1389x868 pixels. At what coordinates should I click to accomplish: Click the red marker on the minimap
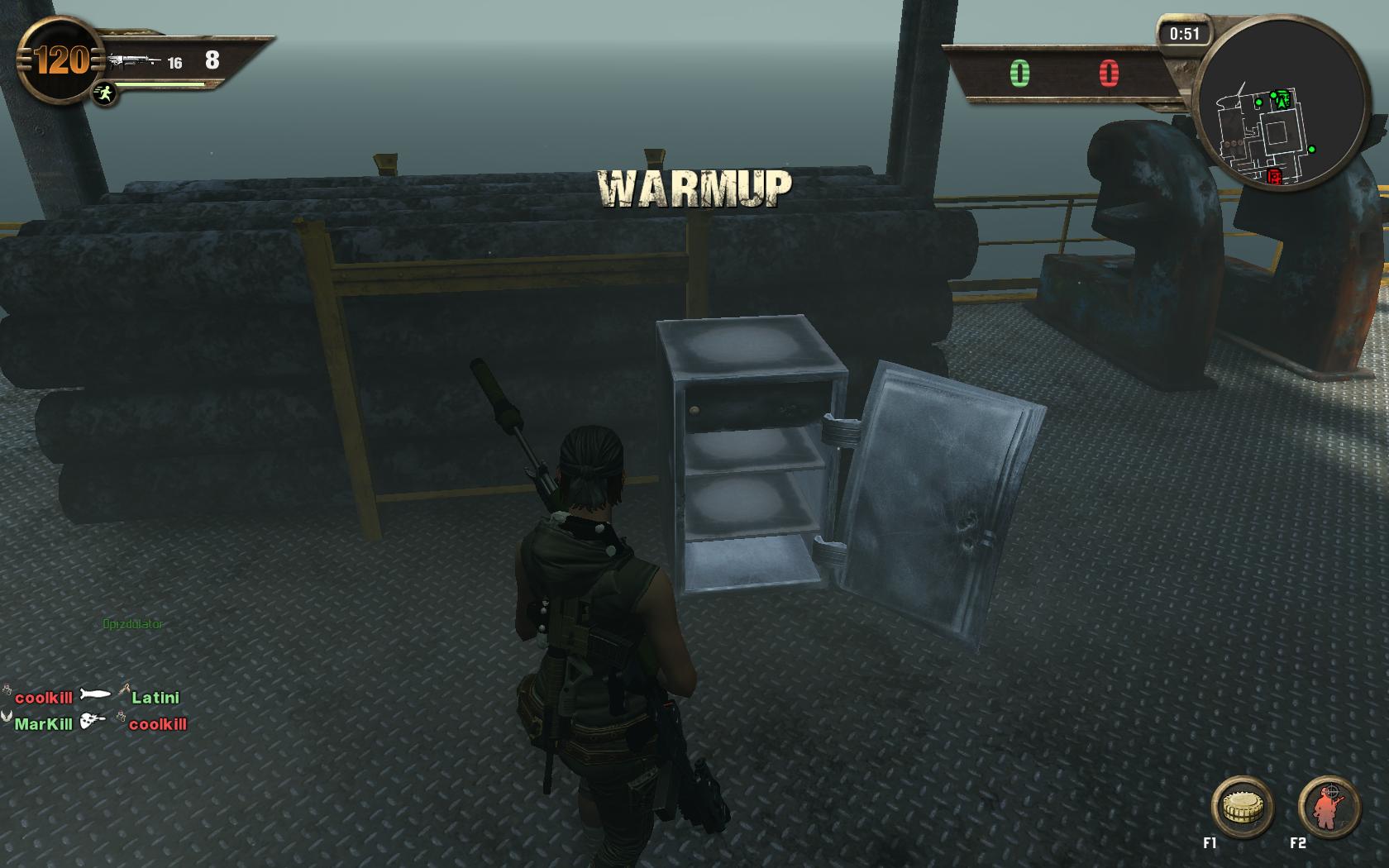1274,175
